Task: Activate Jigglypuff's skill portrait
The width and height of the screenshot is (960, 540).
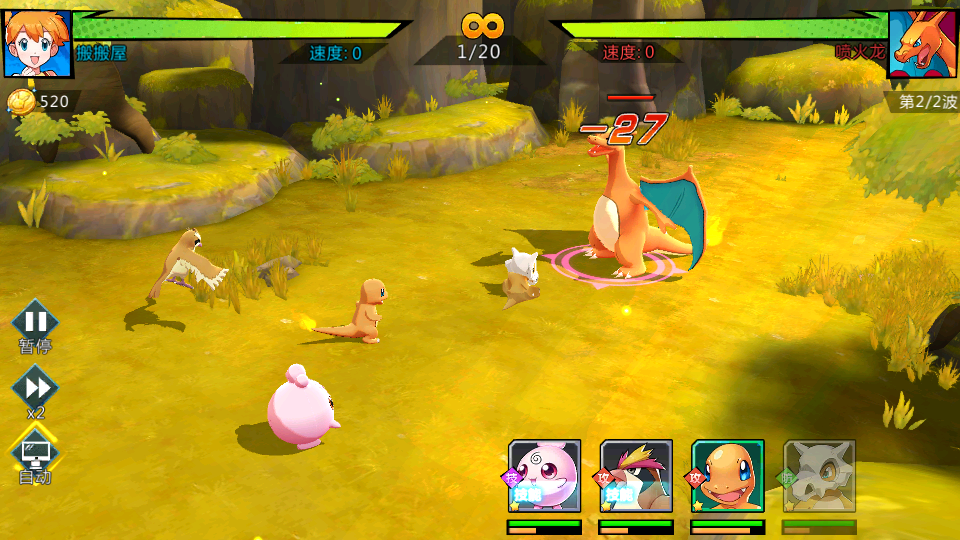Action: click(x=544, y=476)
